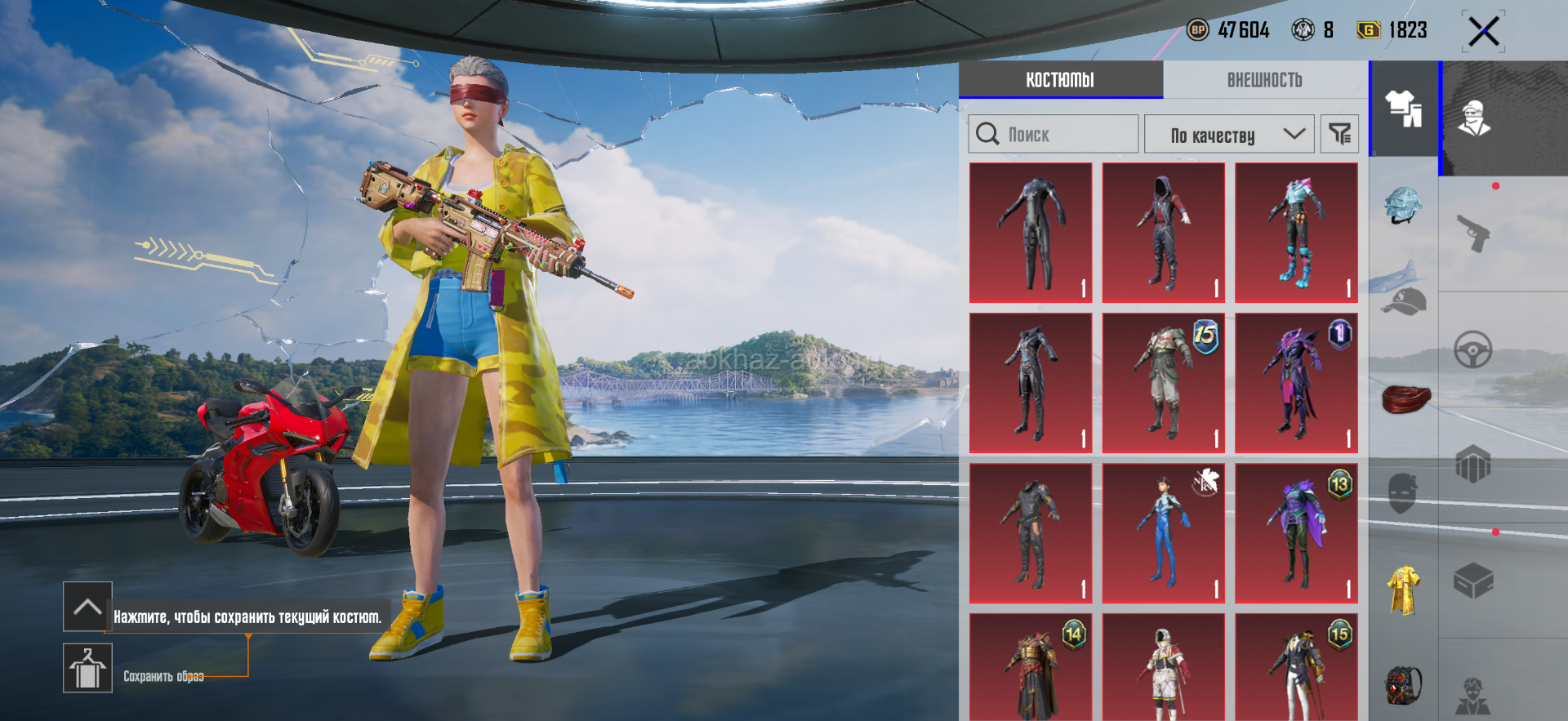
Task: Switch to the Внешность tab
Action: (1264, 80)
